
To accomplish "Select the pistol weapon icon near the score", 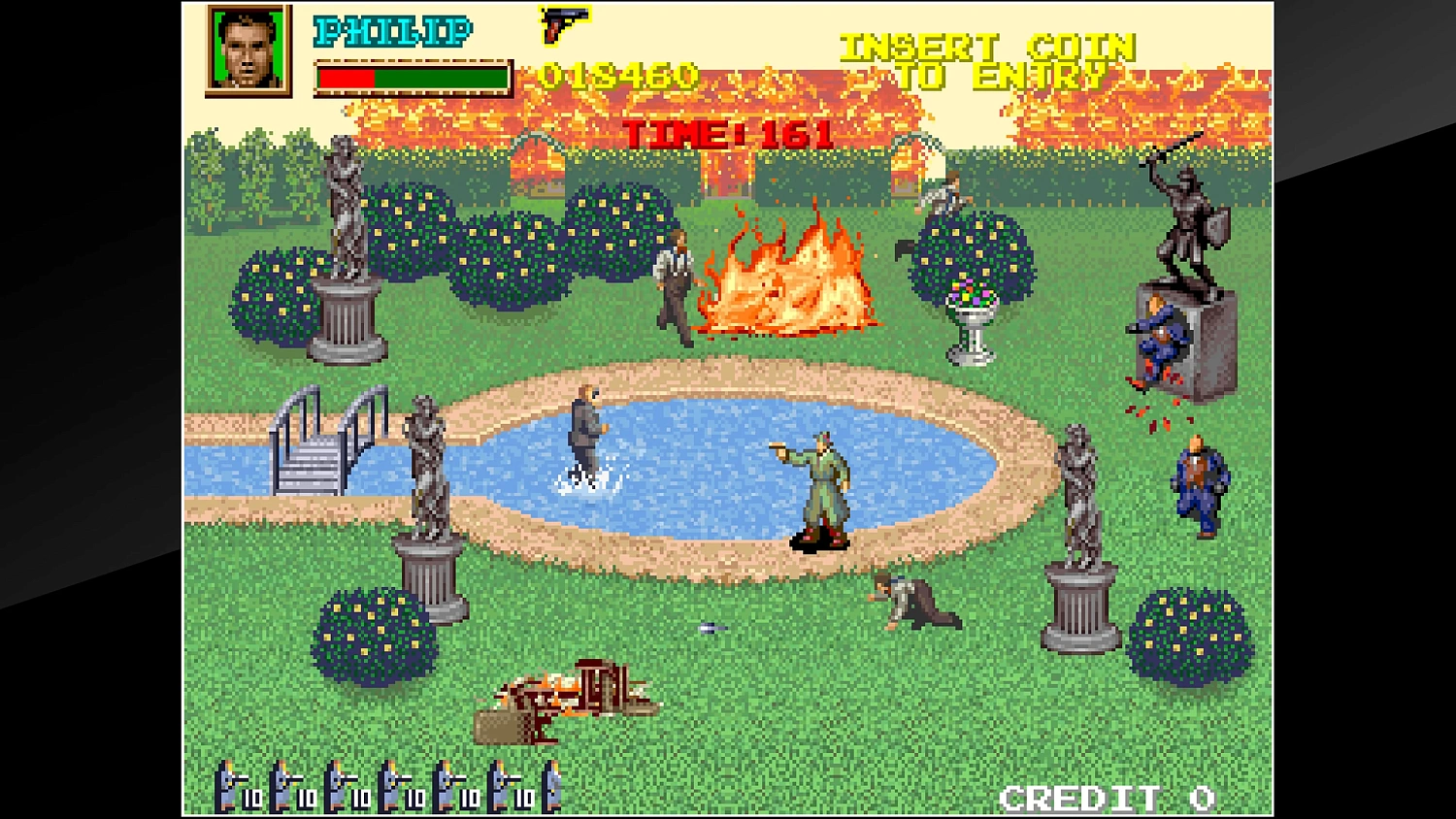I will coord(566,24).
